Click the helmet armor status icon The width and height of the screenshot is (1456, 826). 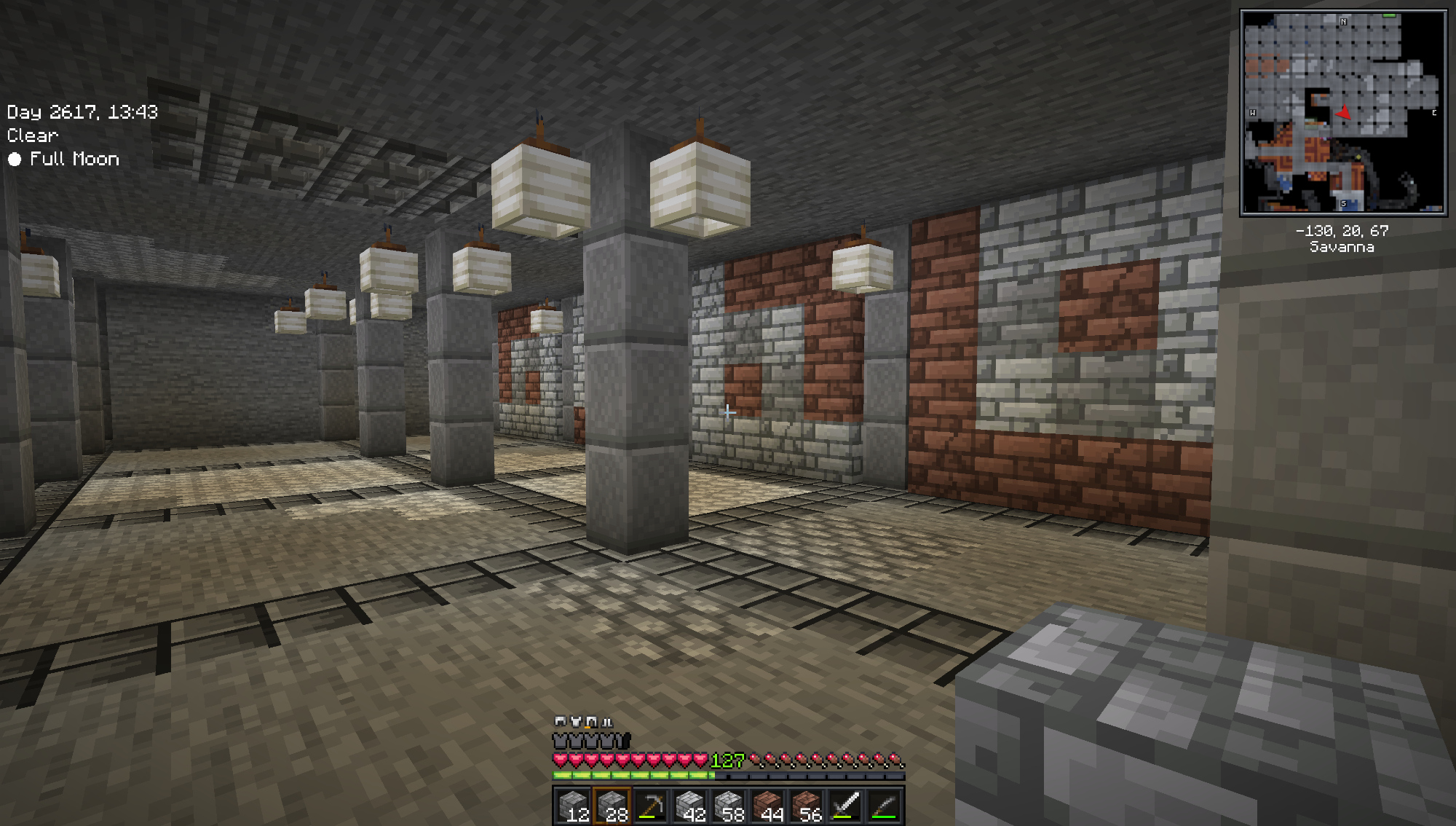click(x=560, y=721)
